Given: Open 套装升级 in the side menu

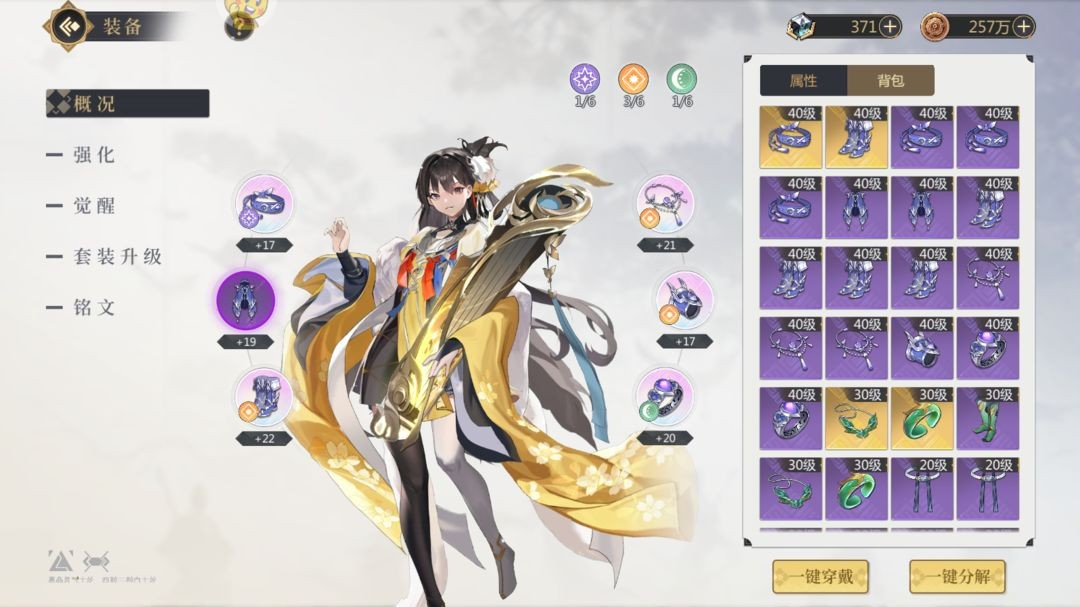Looking at the screenshot, I should 117,256.
